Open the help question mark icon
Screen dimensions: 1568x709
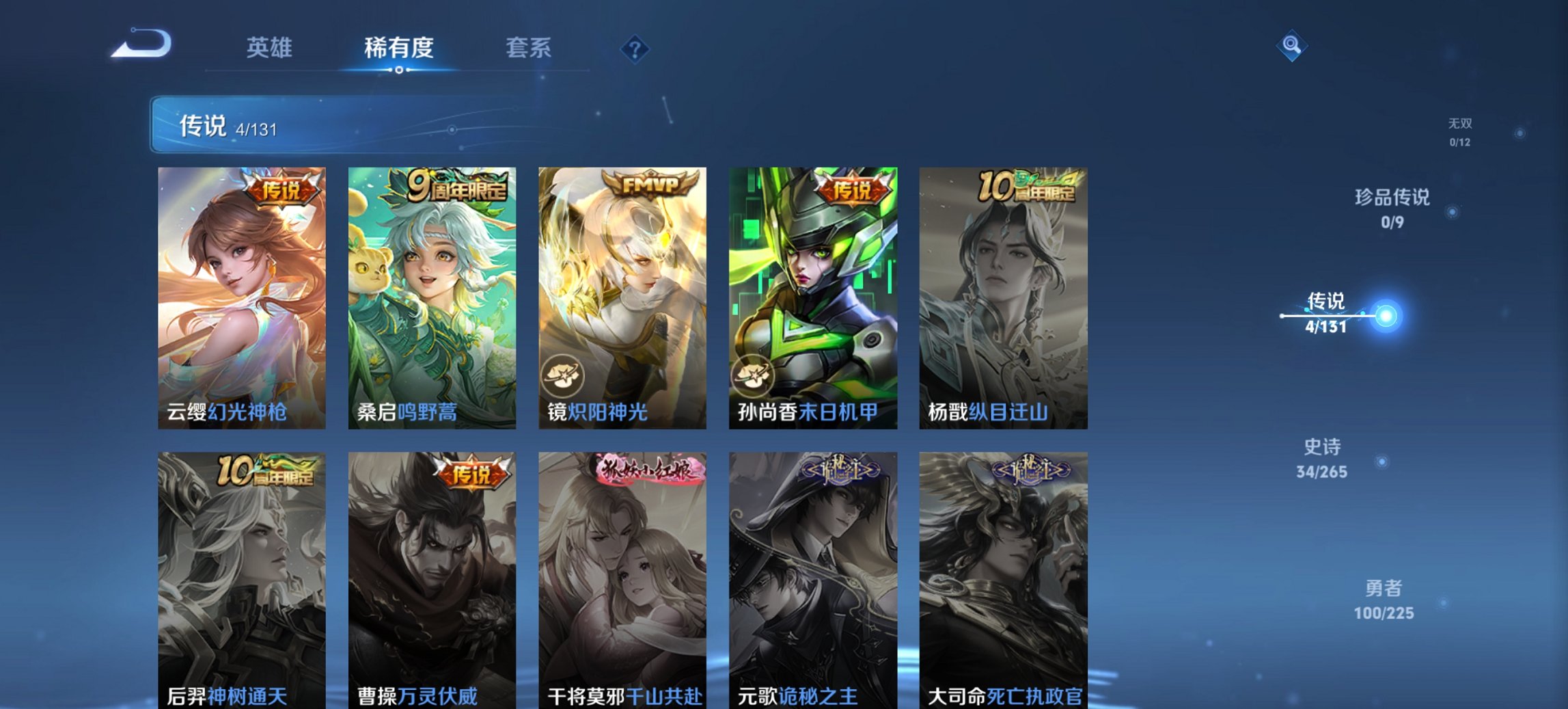635,48
